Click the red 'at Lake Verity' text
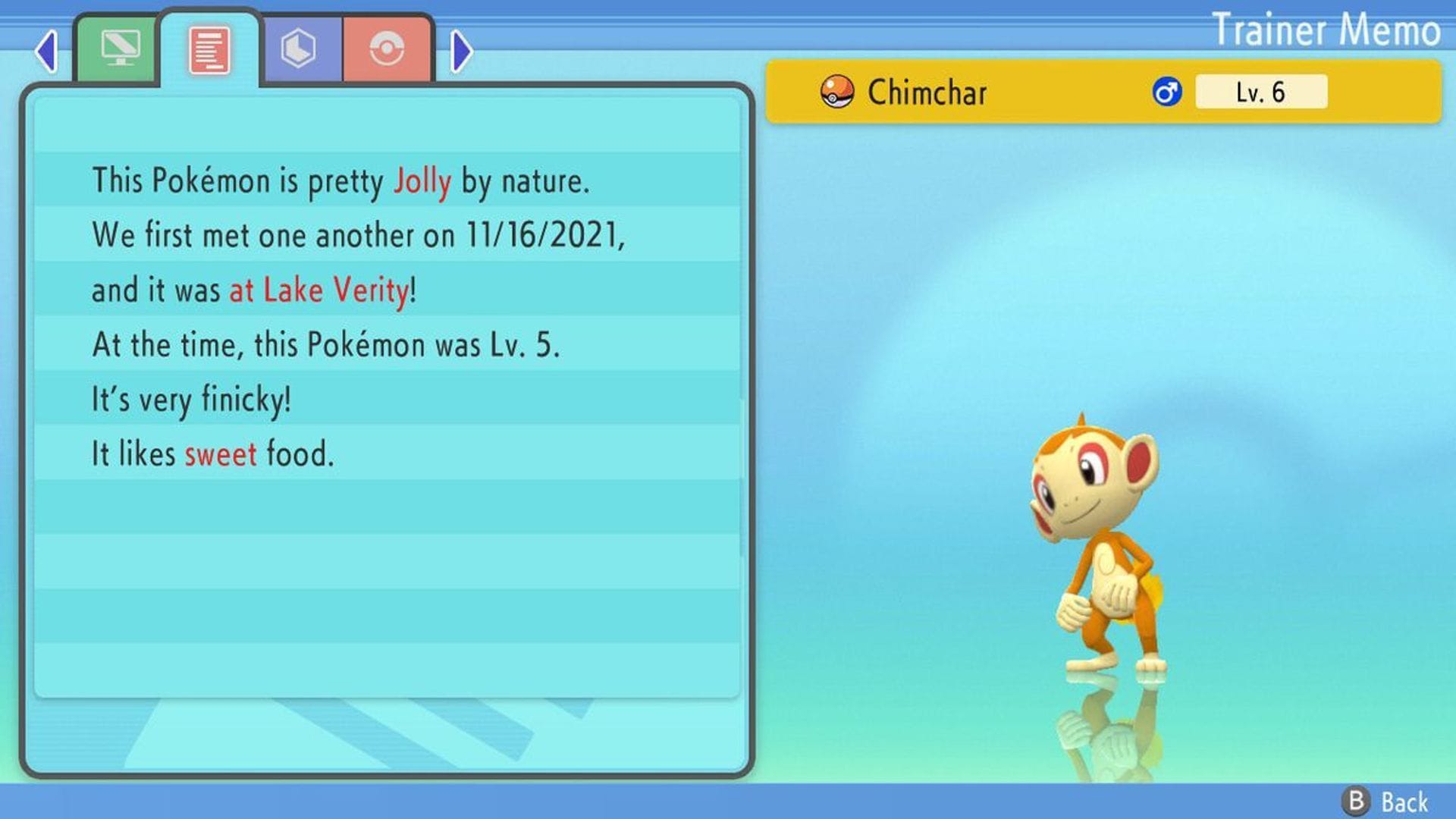 319,289
